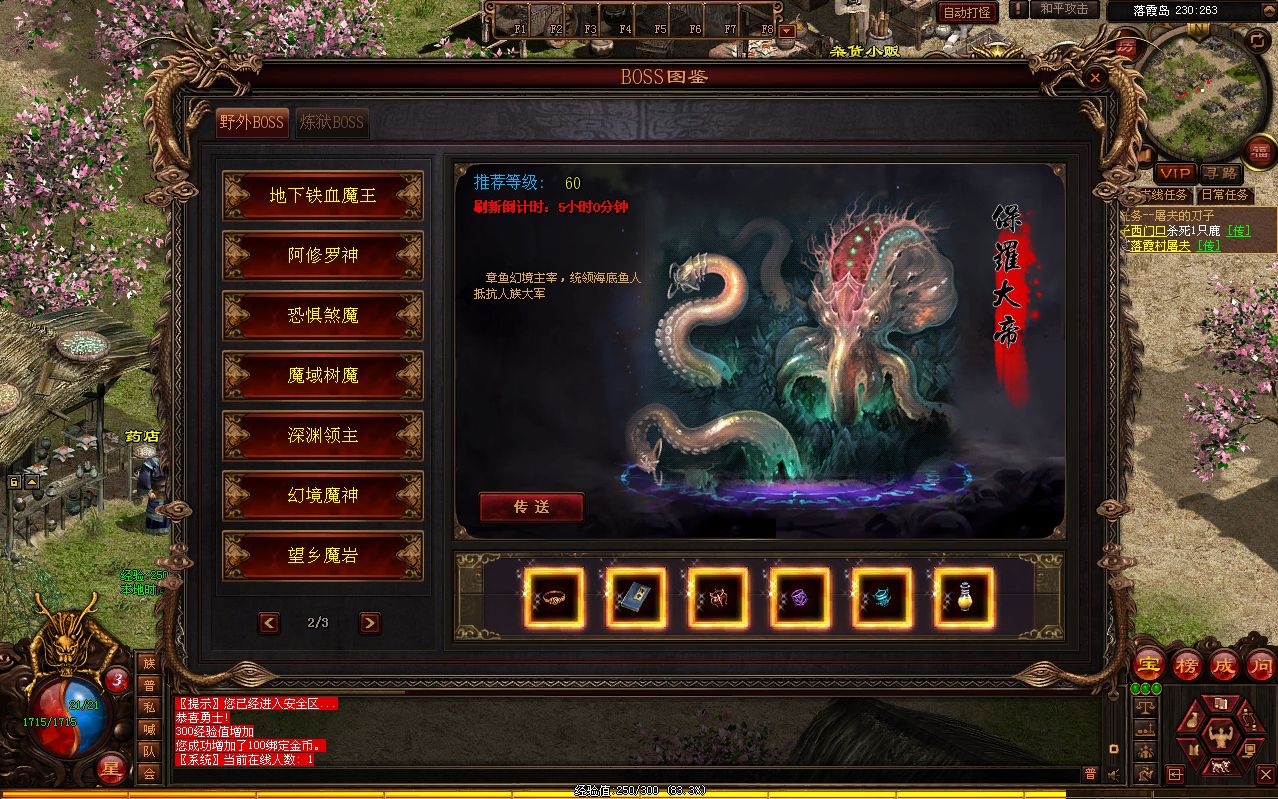Select the 阿修罗神 boss entry
Image resolution: width=1278 pixels, height=799 pixels.
[x=322, y=255]
